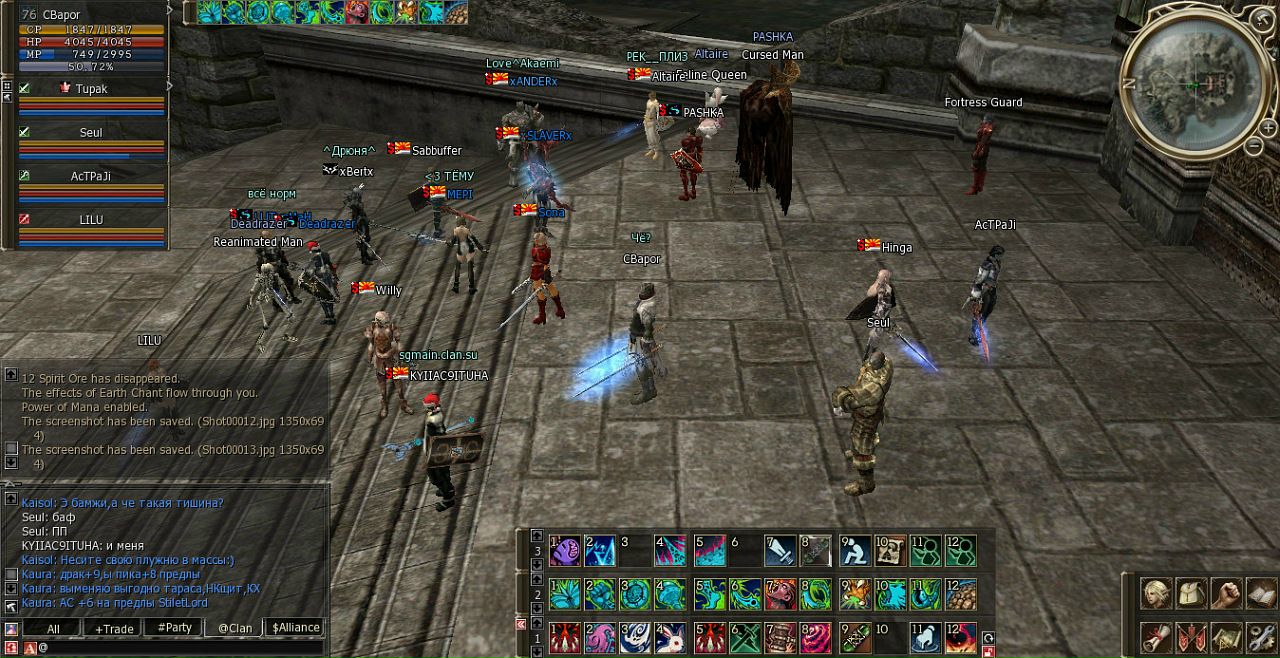Image resolution: width=1280 pixels, height=658 pixels.
Task: Open the world map parchment icon
Action: pos(1225,637)
